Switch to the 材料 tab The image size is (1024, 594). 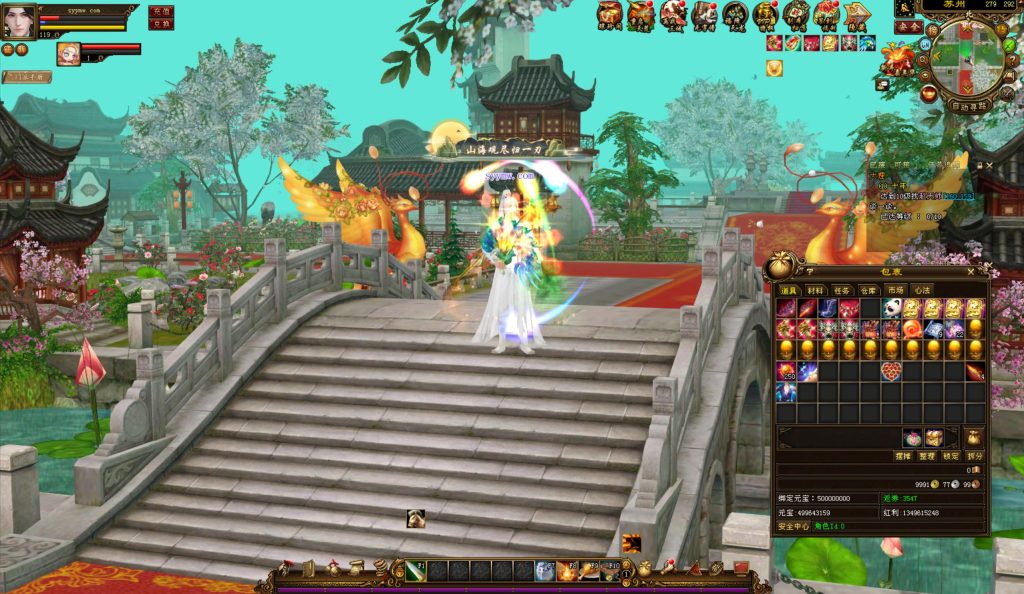[816, 290]
